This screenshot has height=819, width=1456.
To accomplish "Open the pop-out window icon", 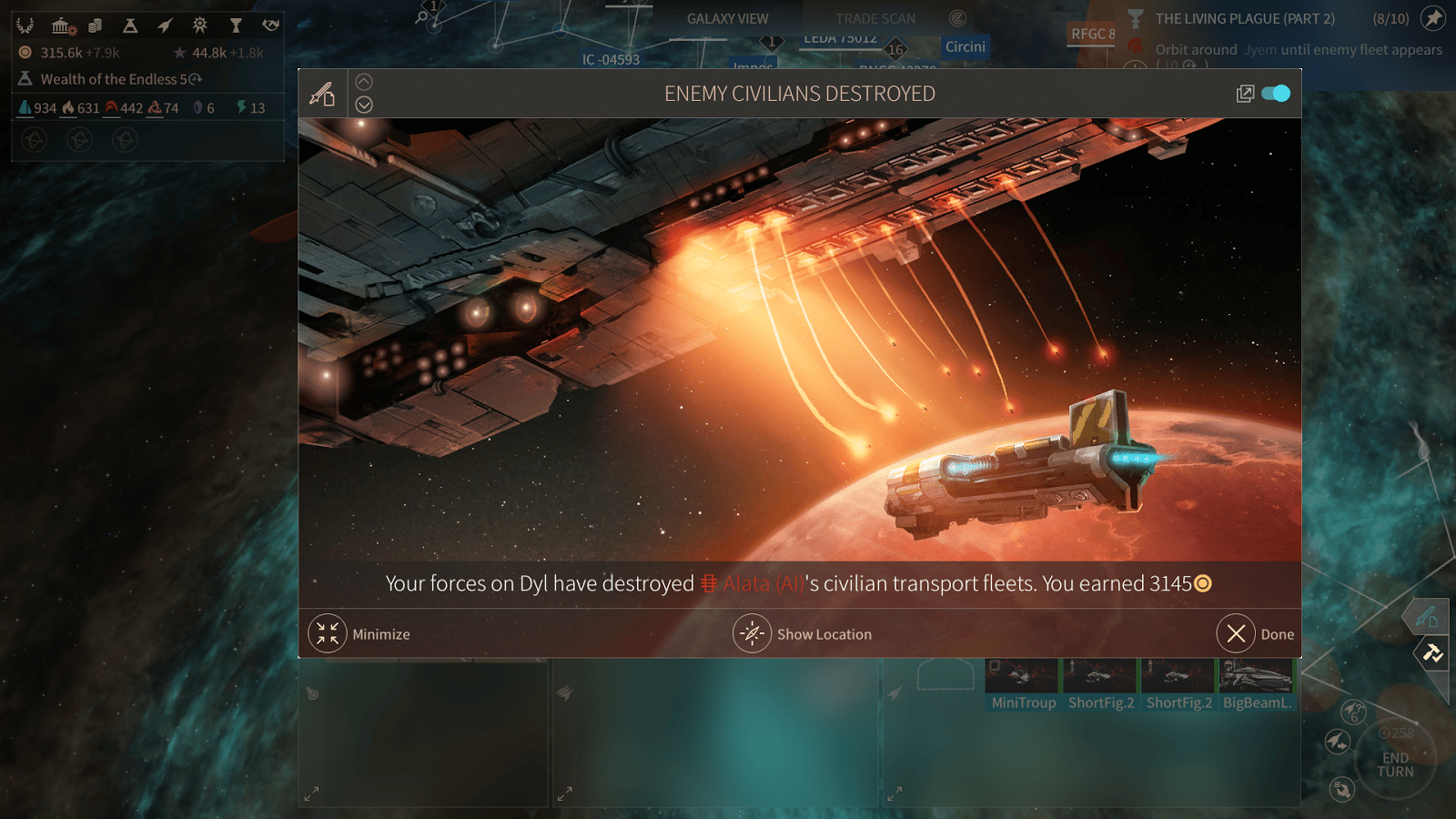I will [1245, 94].
